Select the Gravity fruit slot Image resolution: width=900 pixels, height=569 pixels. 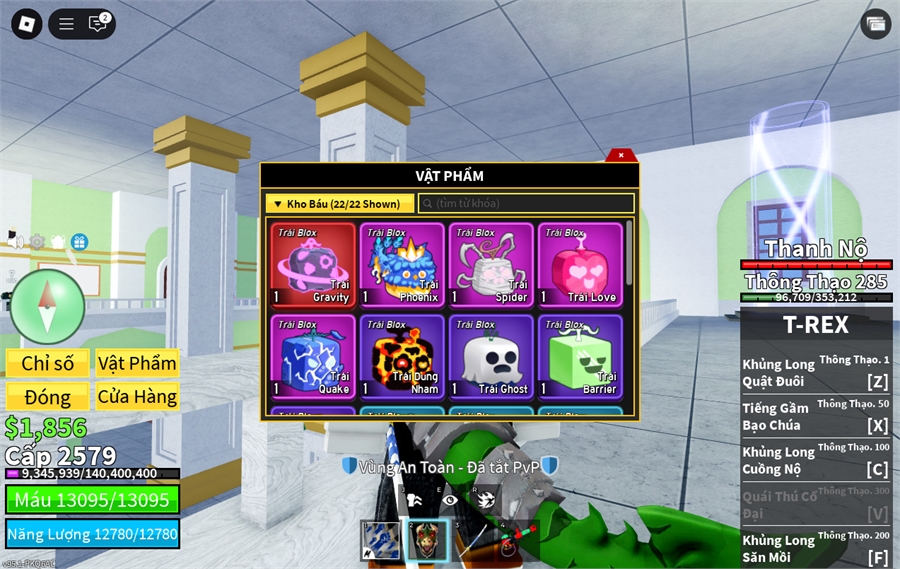click(313, 265)
